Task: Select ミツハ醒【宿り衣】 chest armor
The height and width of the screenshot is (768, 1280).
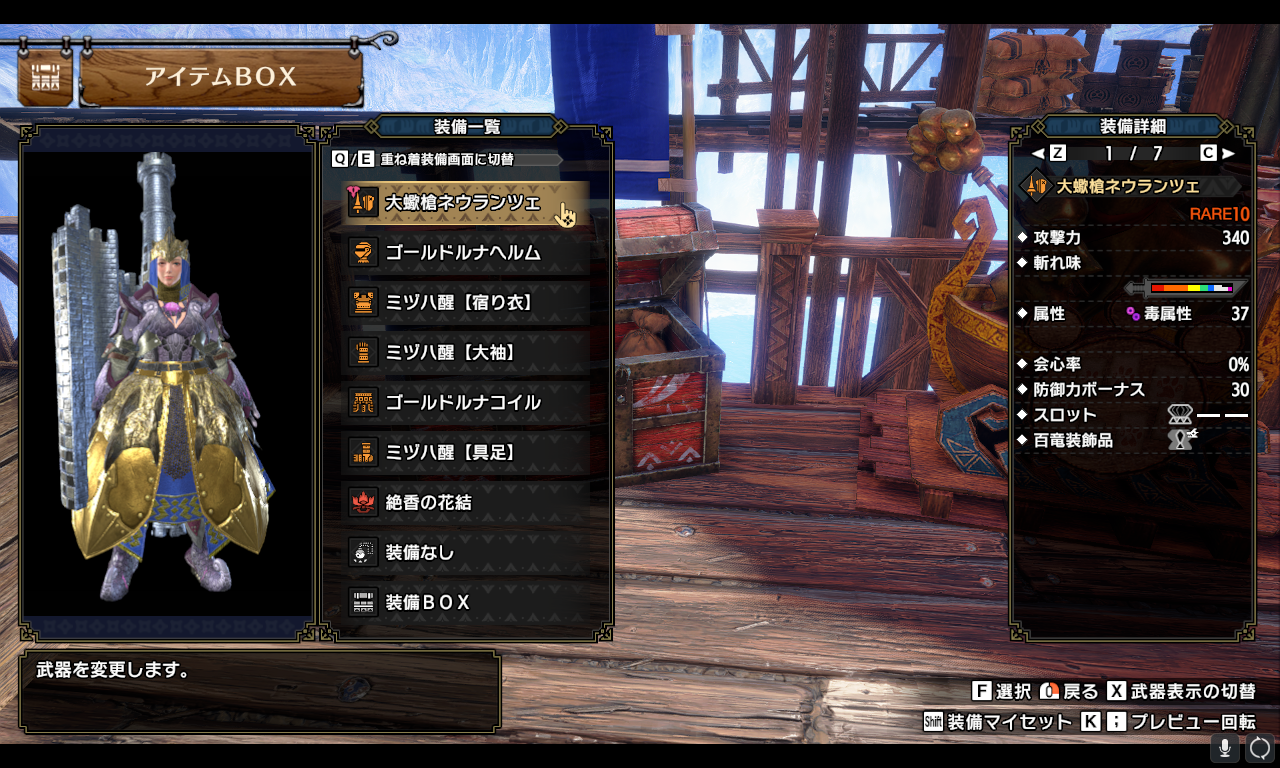Action: point(462,303)
